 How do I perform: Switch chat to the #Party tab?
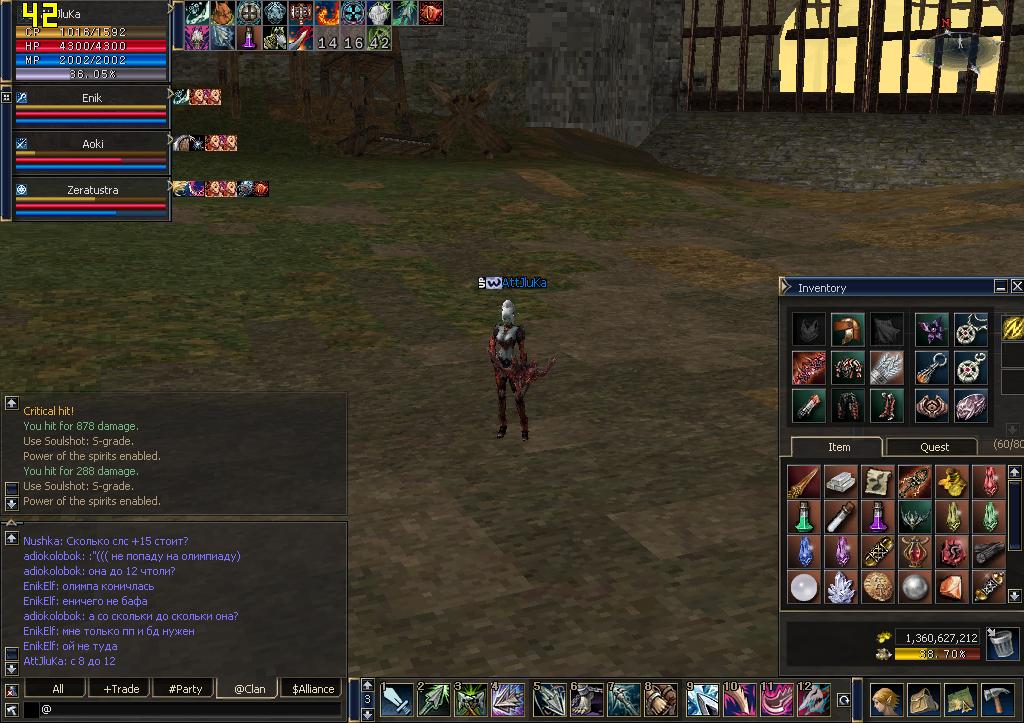[185, 688]
